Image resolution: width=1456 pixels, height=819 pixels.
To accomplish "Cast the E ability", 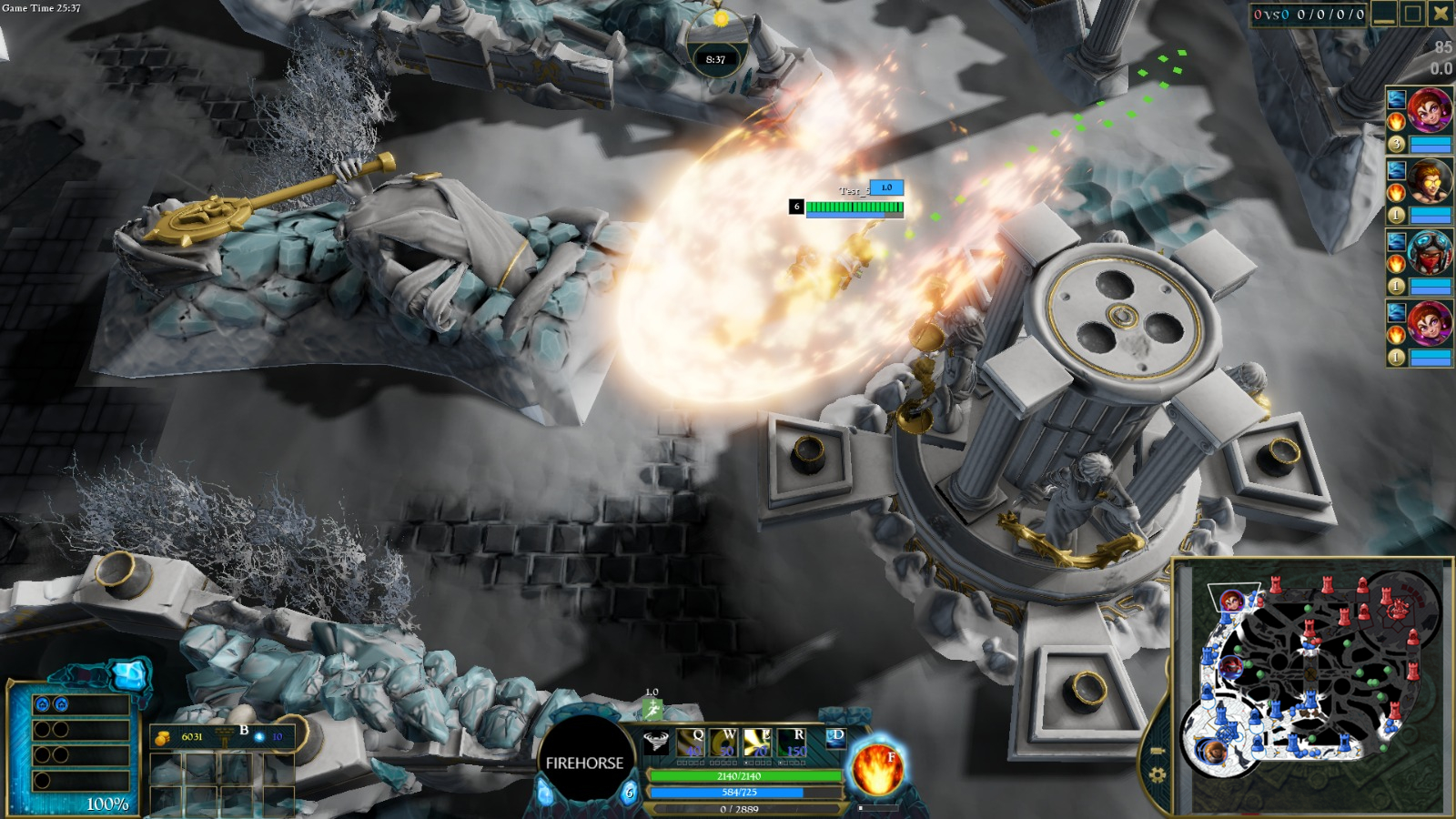I will pos(758,743).
